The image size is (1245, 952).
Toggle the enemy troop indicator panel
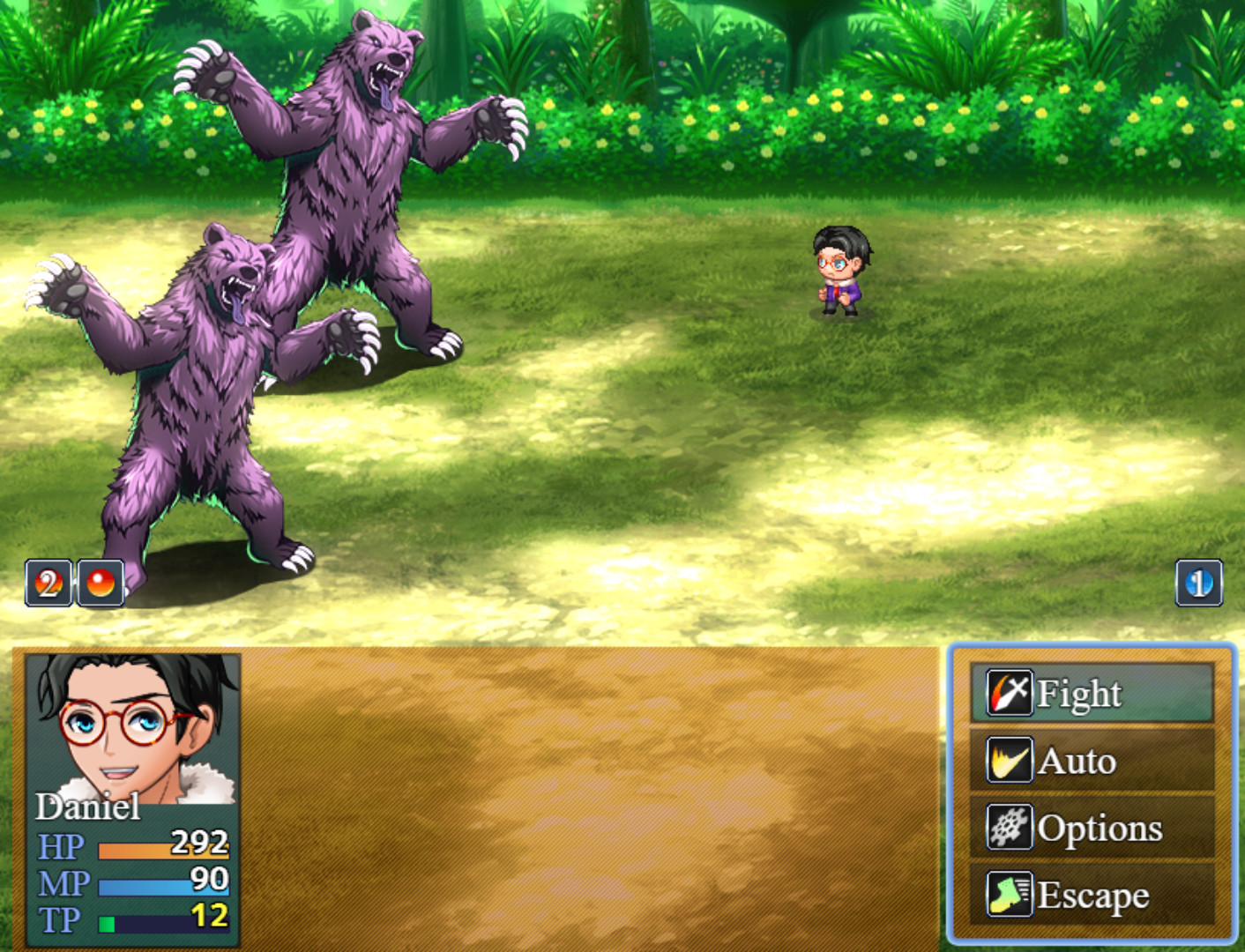coord(74,582)
